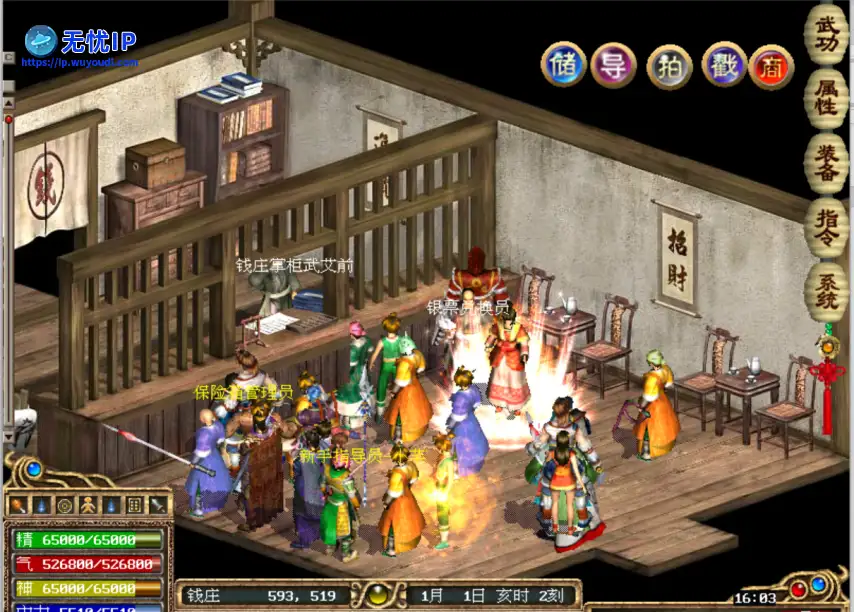Screen dimensions: 854x612
Task: Click the 无忧IP watermark logo
Action: [x=82, y=44]
